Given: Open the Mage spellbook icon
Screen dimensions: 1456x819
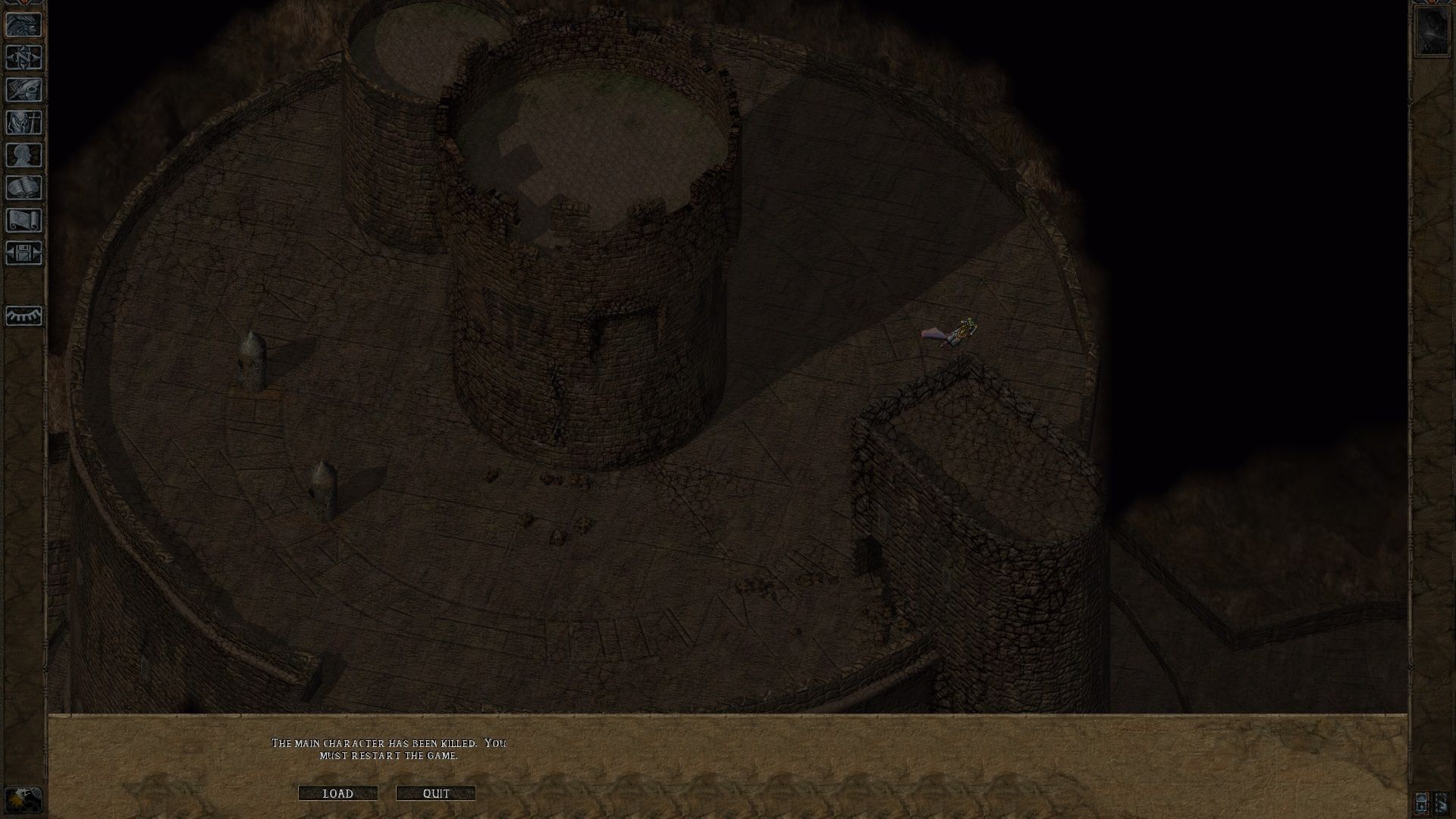Looking at the screenshot, I should (23, 187).
